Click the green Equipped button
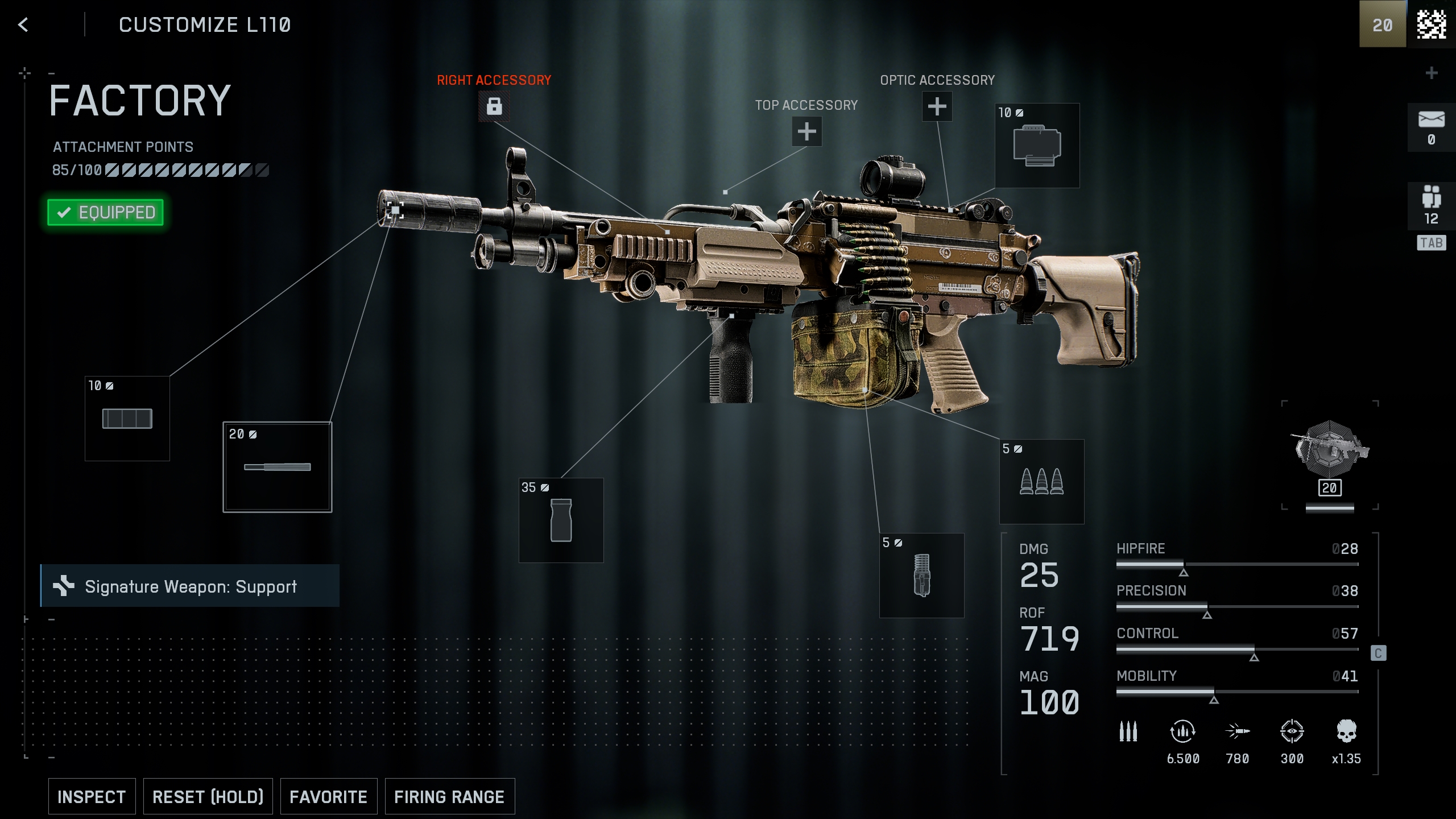1456x819 pixels. [x=106, y=212]
